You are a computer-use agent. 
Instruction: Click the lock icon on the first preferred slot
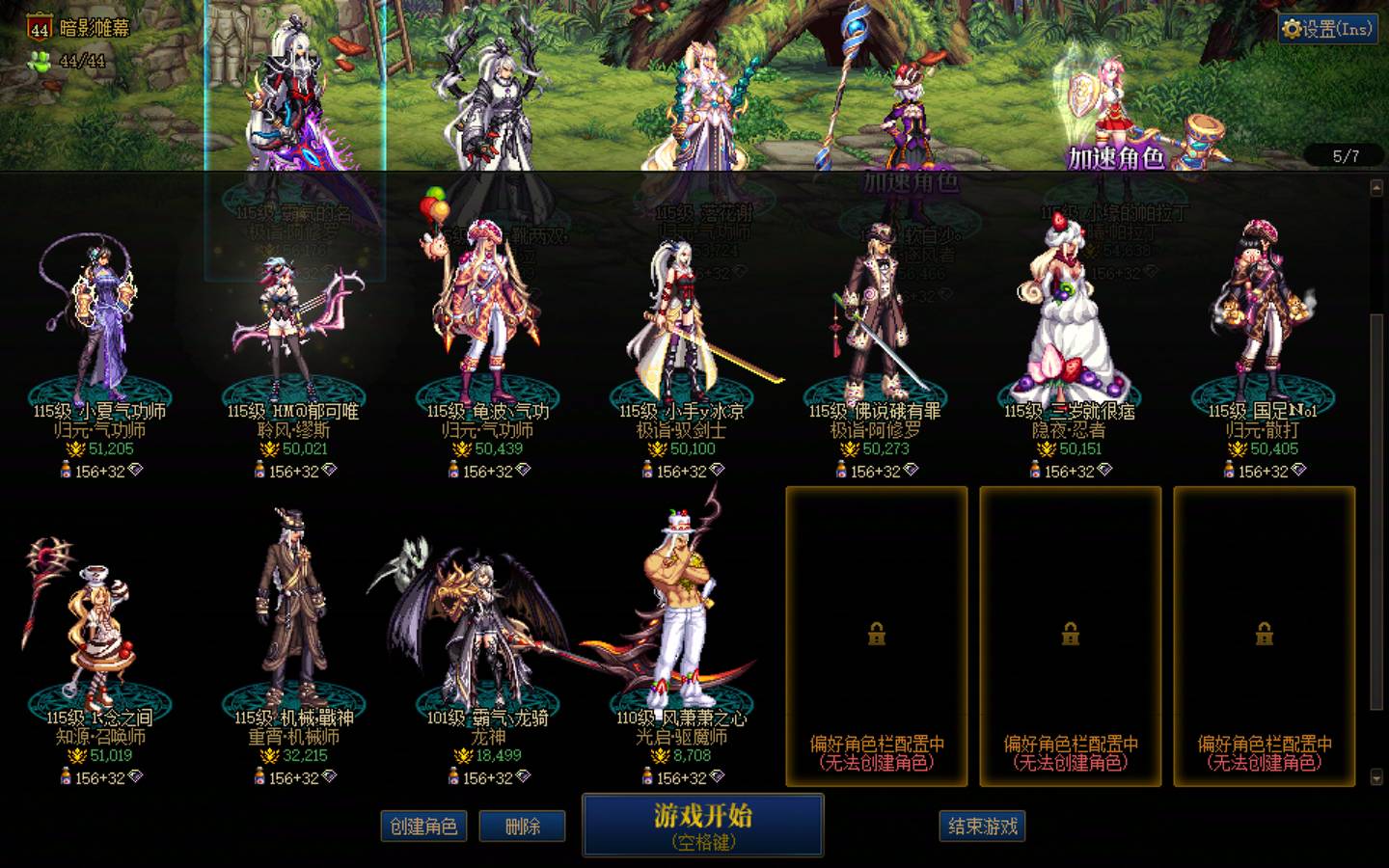click(876, 634)
